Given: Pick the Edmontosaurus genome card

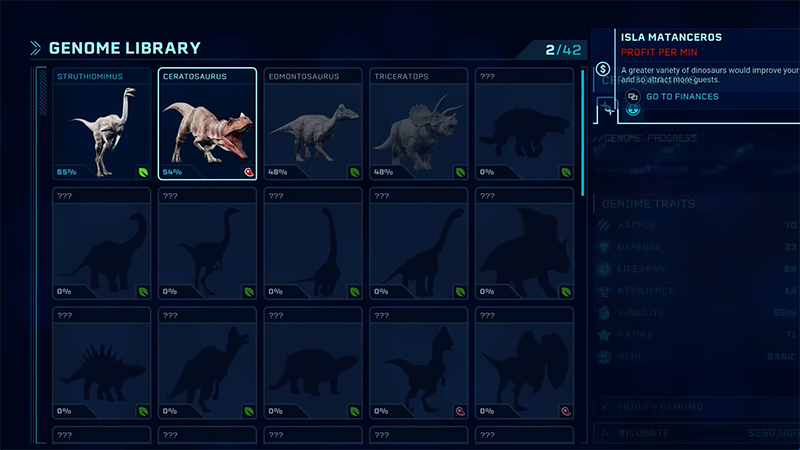Looking at the screenshot, I should coord(313,124).
